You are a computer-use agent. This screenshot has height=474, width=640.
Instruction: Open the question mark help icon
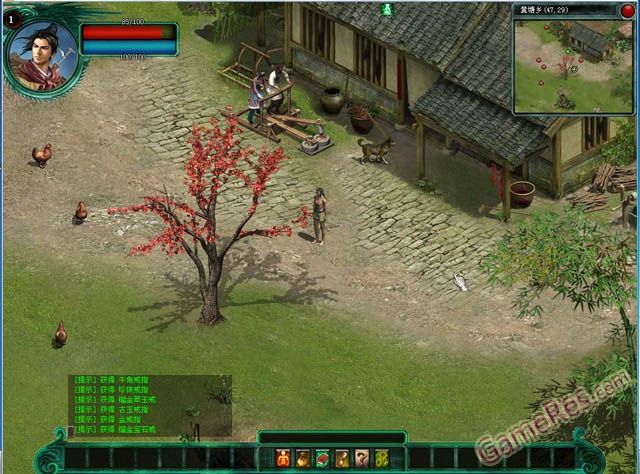coord(361,458)
